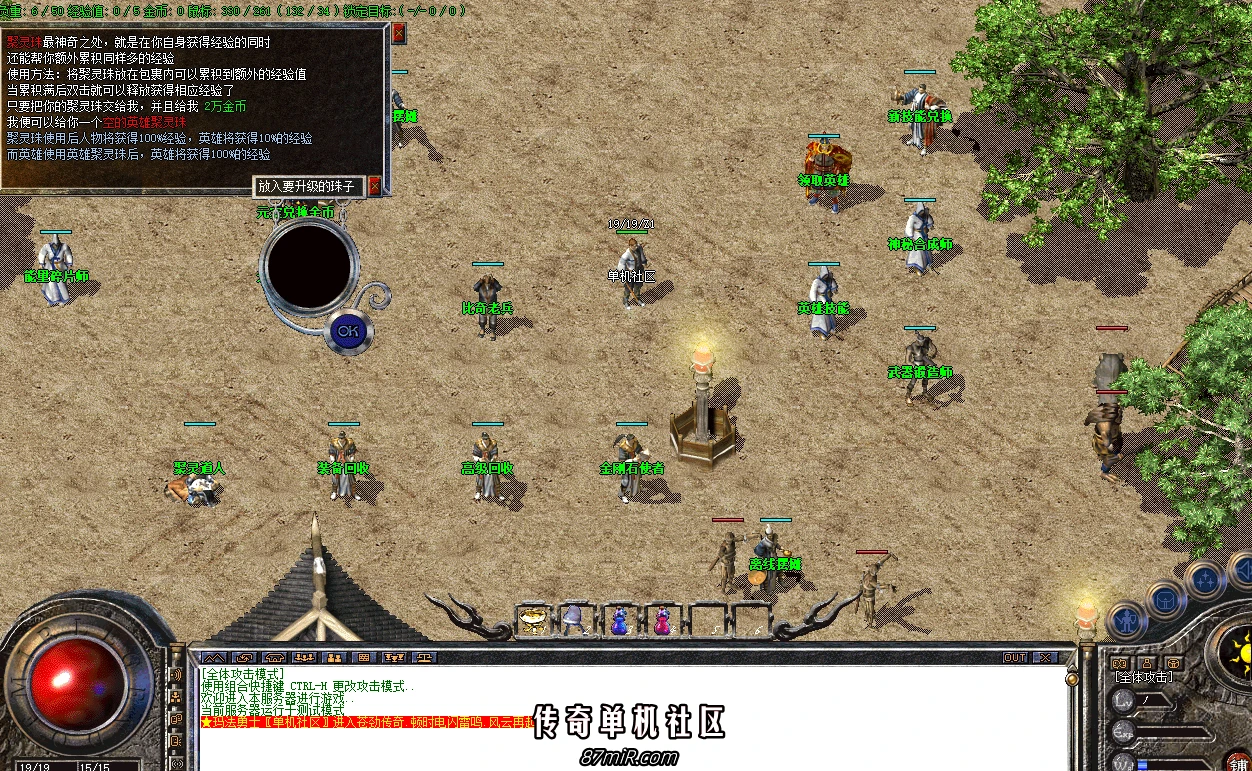Click the OUT button on chat bar
This screenshot has height=771, width=1252.
click(x=1015, y=658)
